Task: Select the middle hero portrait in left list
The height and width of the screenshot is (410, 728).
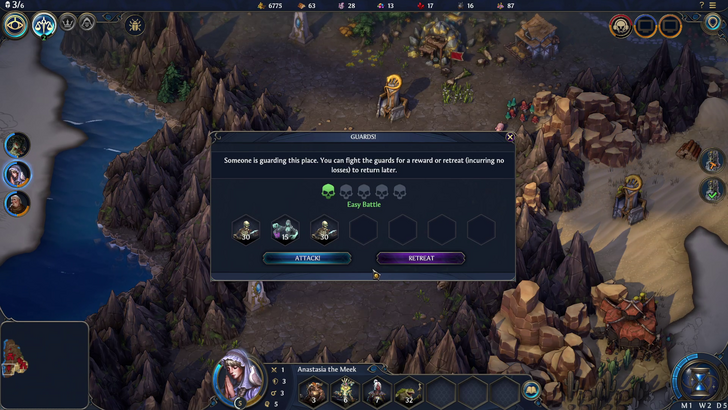Action: tap(17, 174)
